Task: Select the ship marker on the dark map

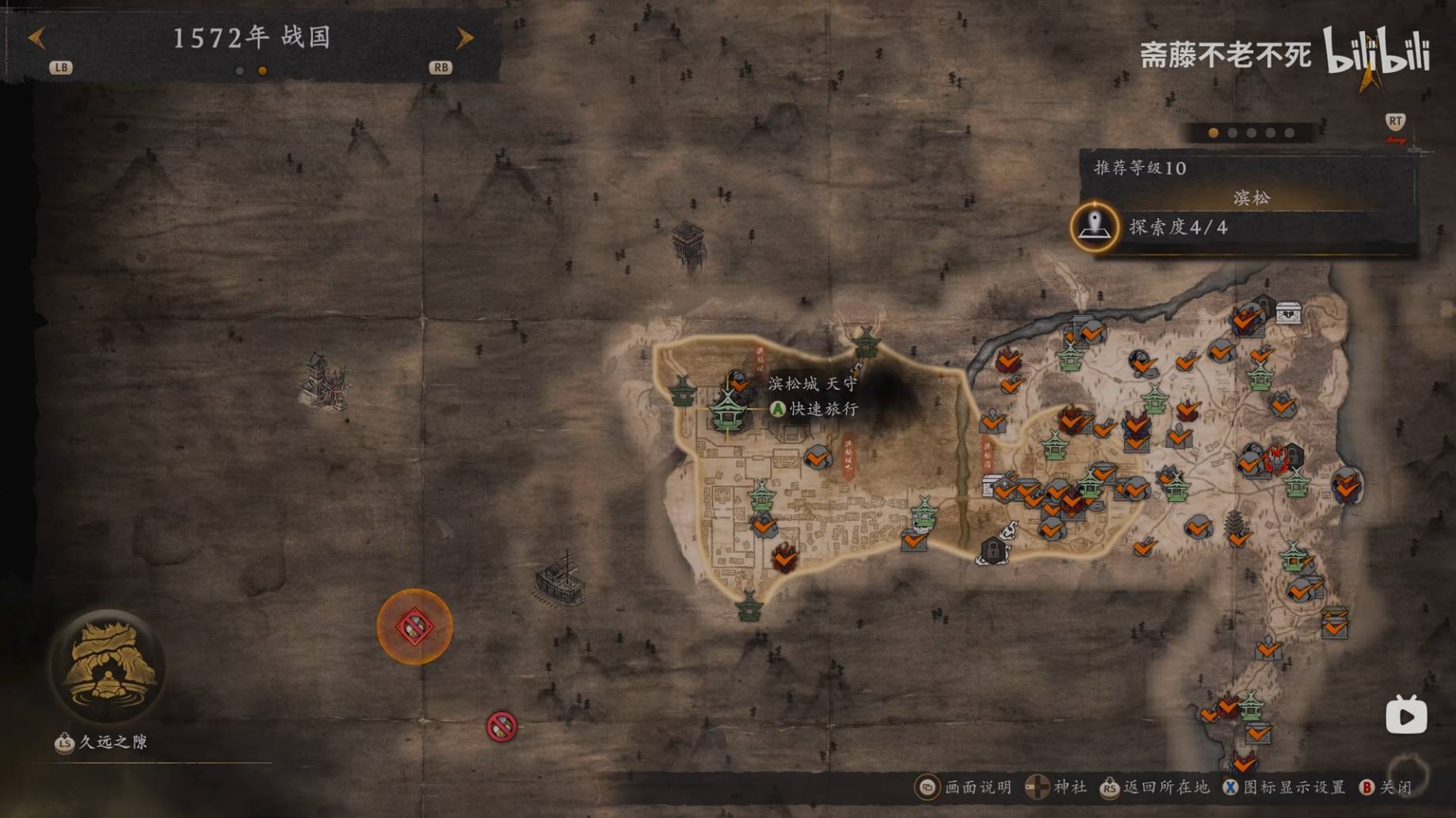Action: click(x=560, y=579)
